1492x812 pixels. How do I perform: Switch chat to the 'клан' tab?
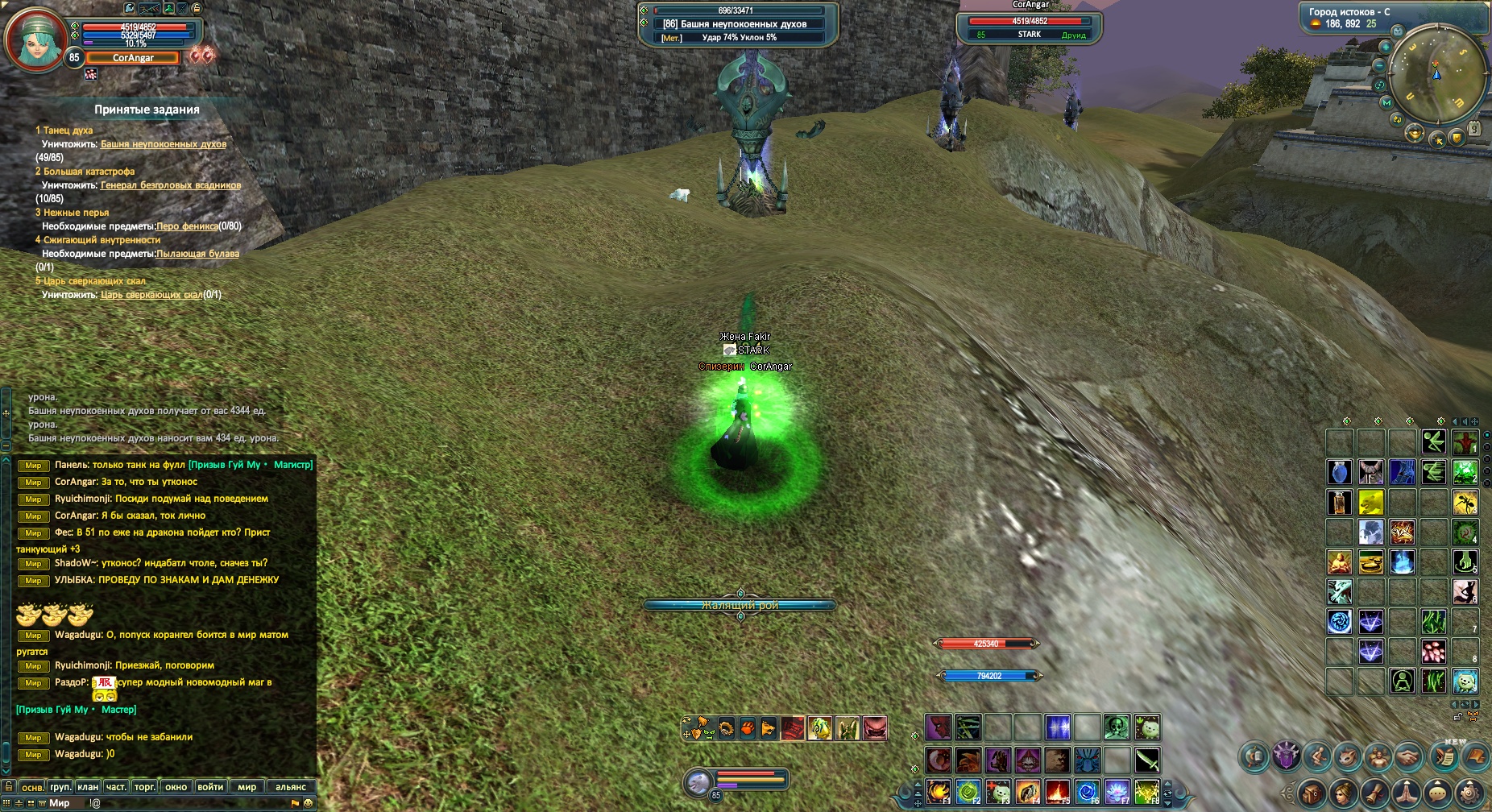[x=88, y=787]
